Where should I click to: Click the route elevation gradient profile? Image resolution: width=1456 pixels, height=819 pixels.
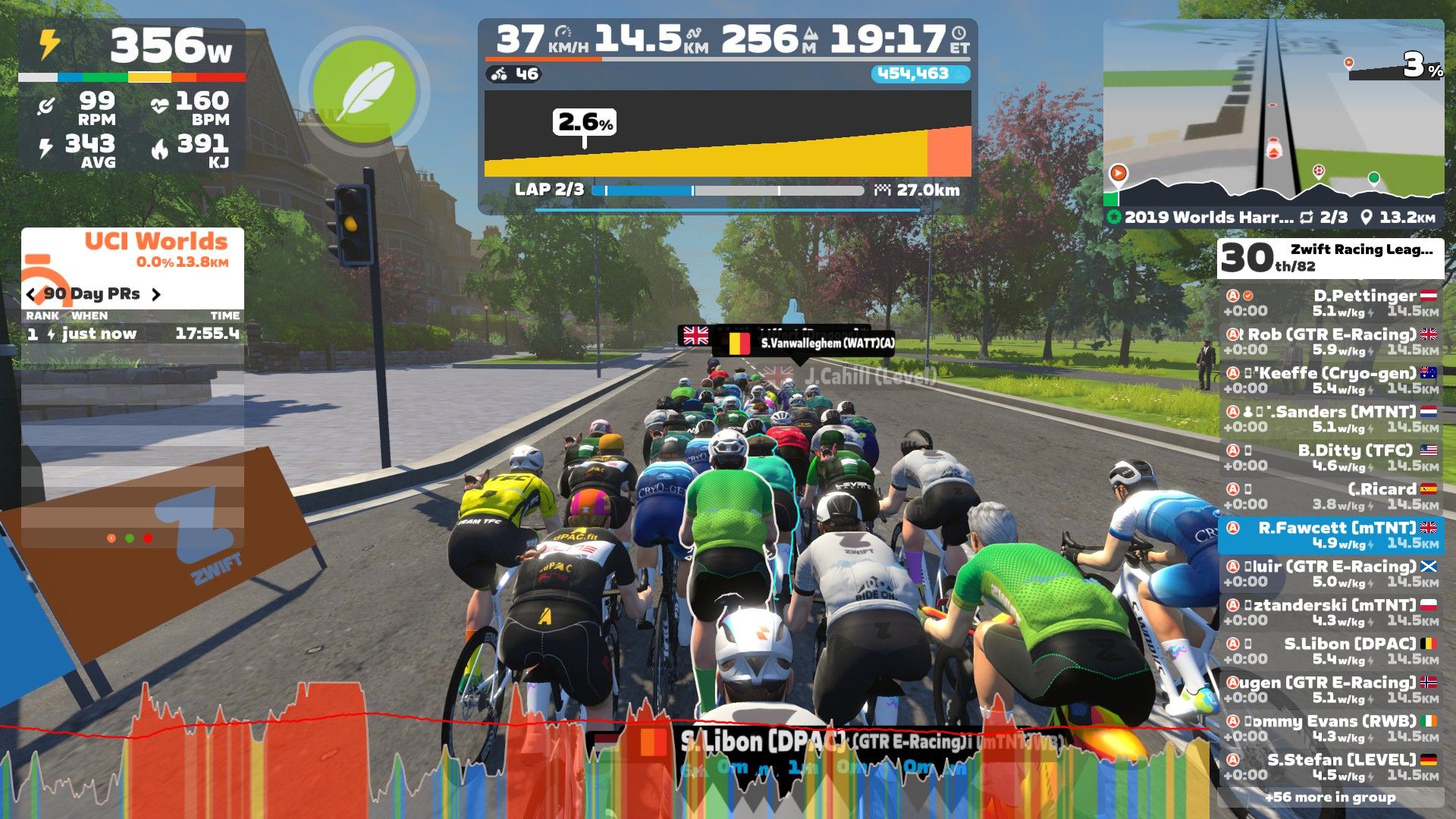click(x=727, y=135)
